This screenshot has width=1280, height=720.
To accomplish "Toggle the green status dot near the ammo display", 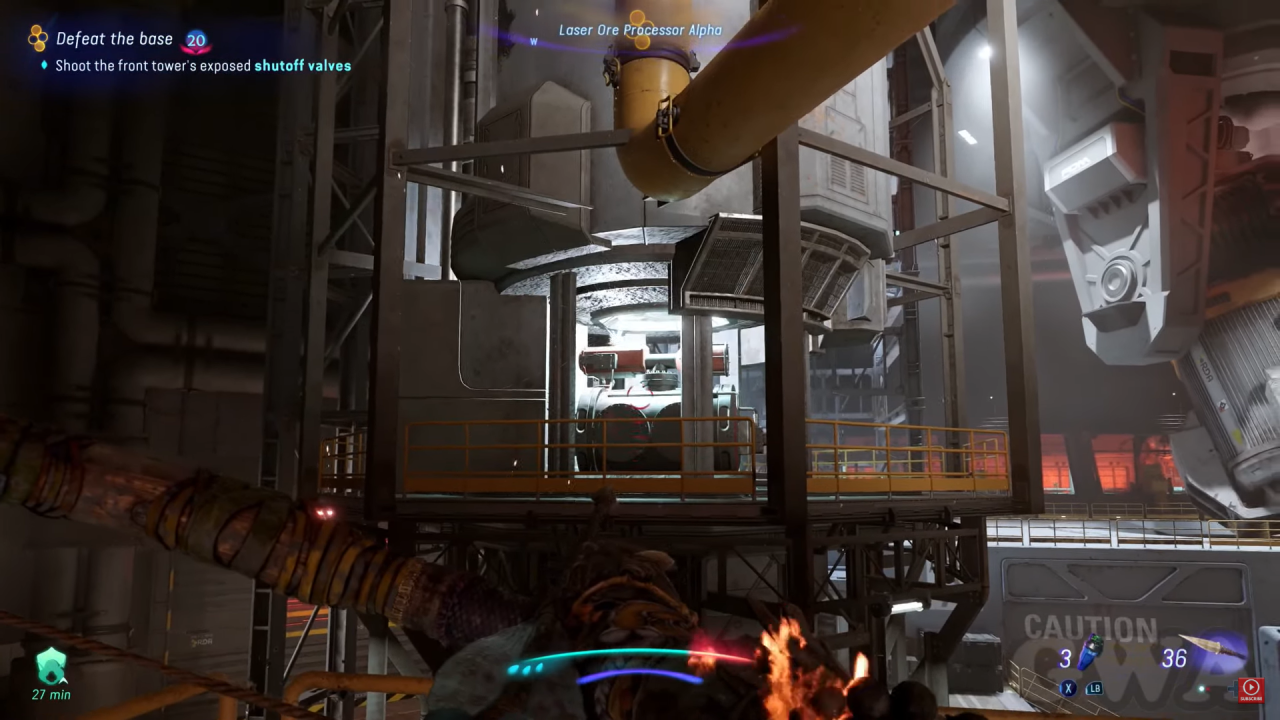I will click(1200, 689).
